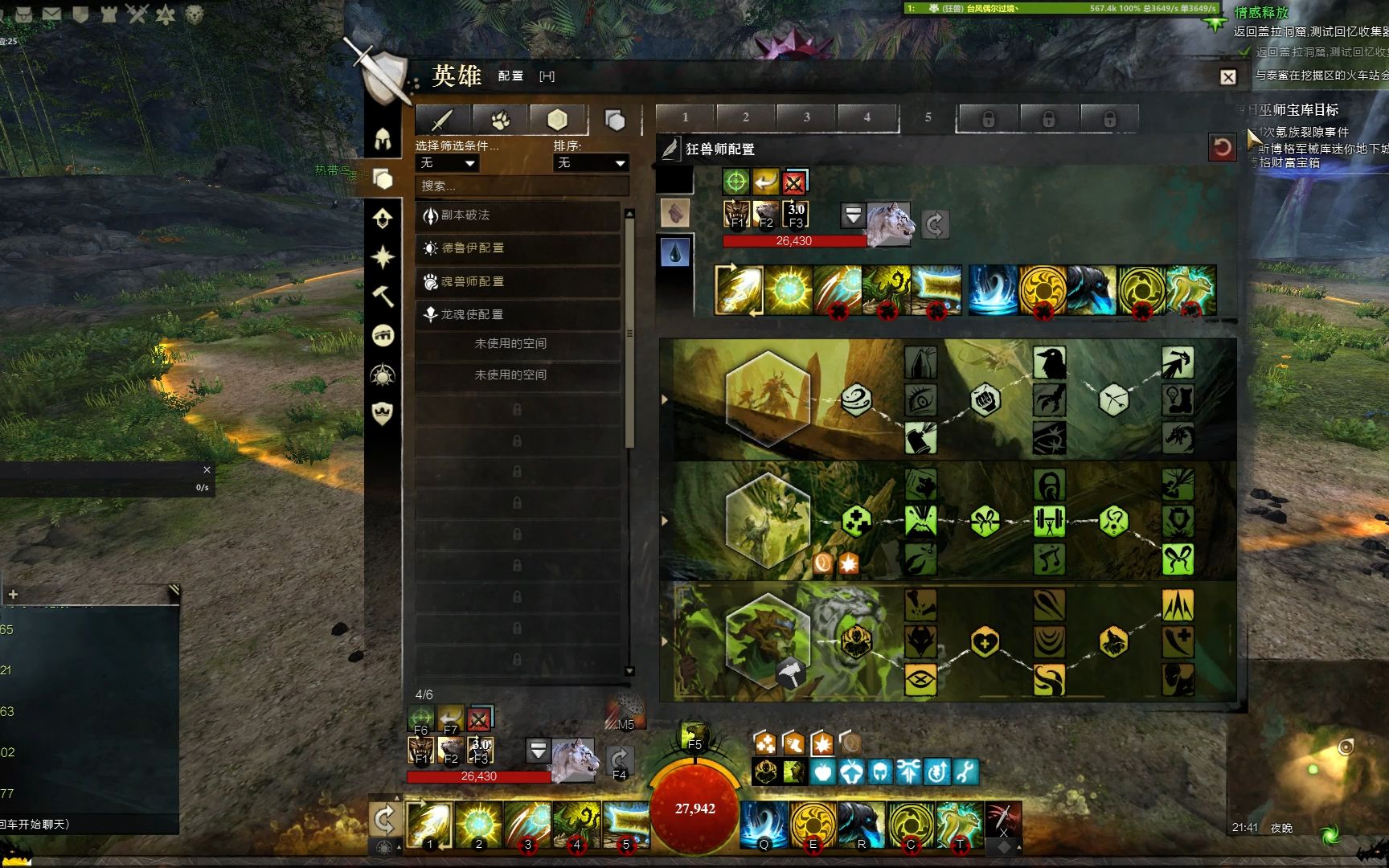The width and height of the screenshot is (1389, 868).
Task: Switch to build tab 1
Action: coord(685,117)
